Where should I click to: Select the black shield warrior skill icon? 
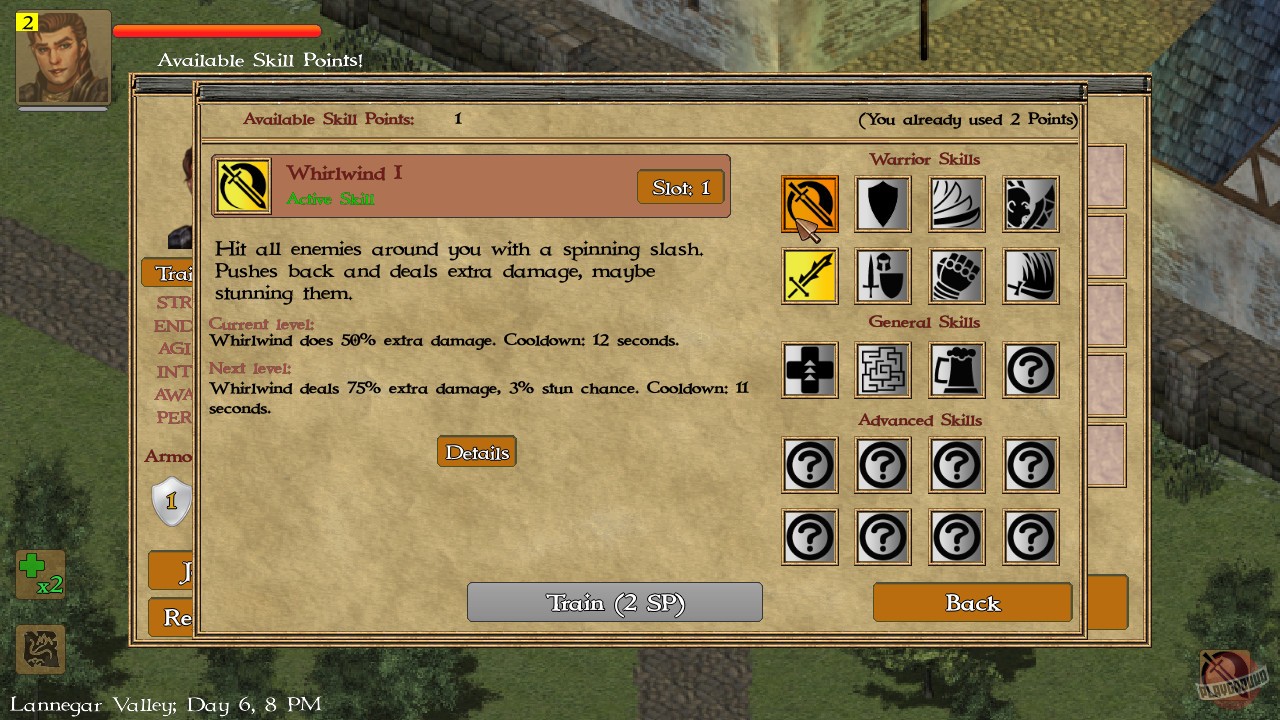[883, 203]
